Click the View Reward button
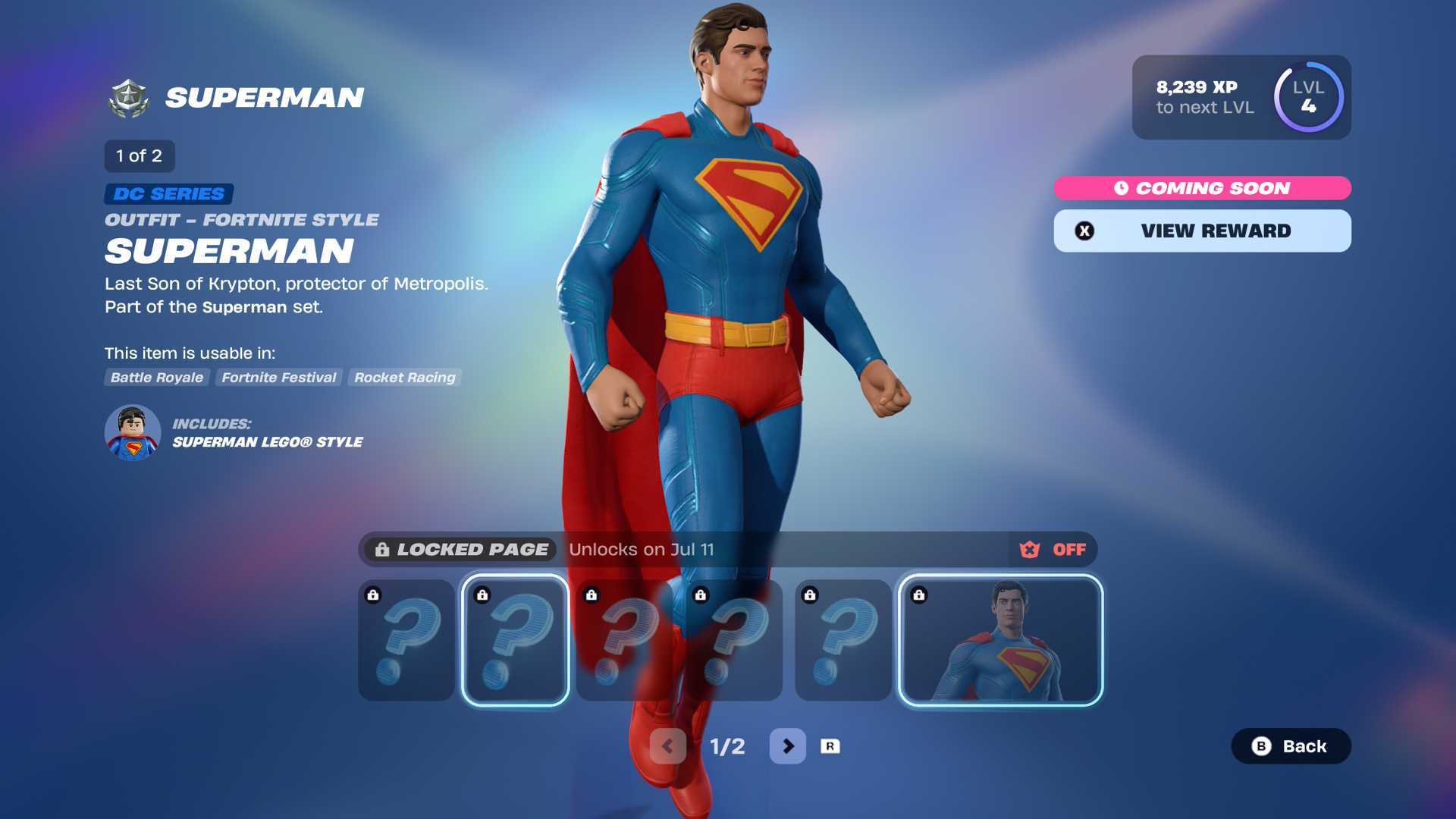The height and width of the screenshot is (819, 1456). tap(1202, 231)
